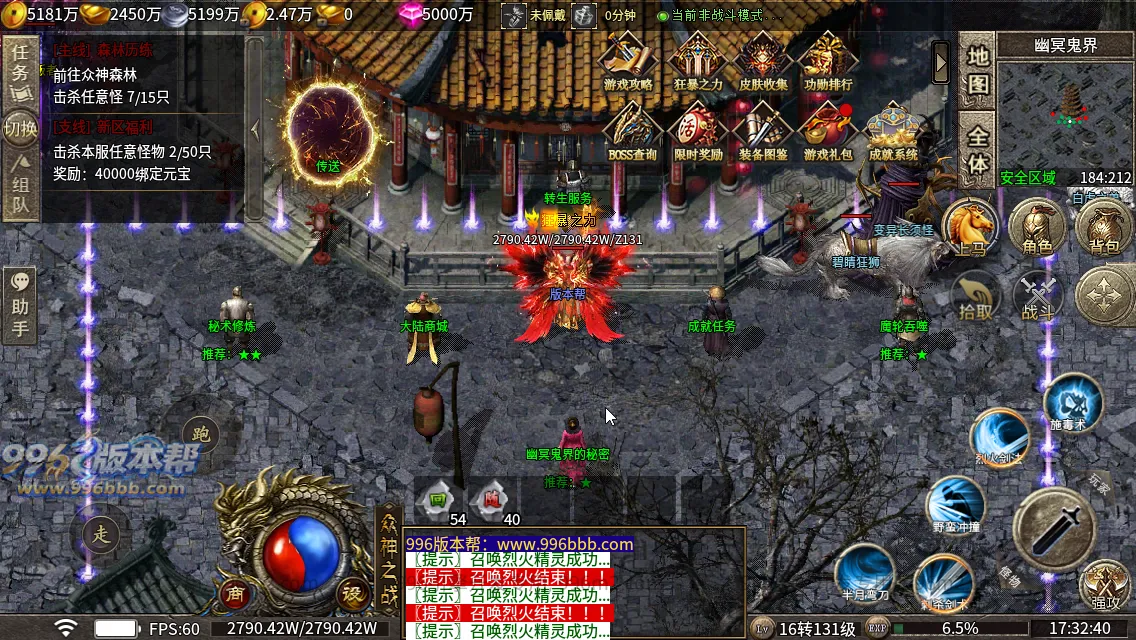
Task: Cast the 施毒术 poison skill
Action: pos(1072,402)
